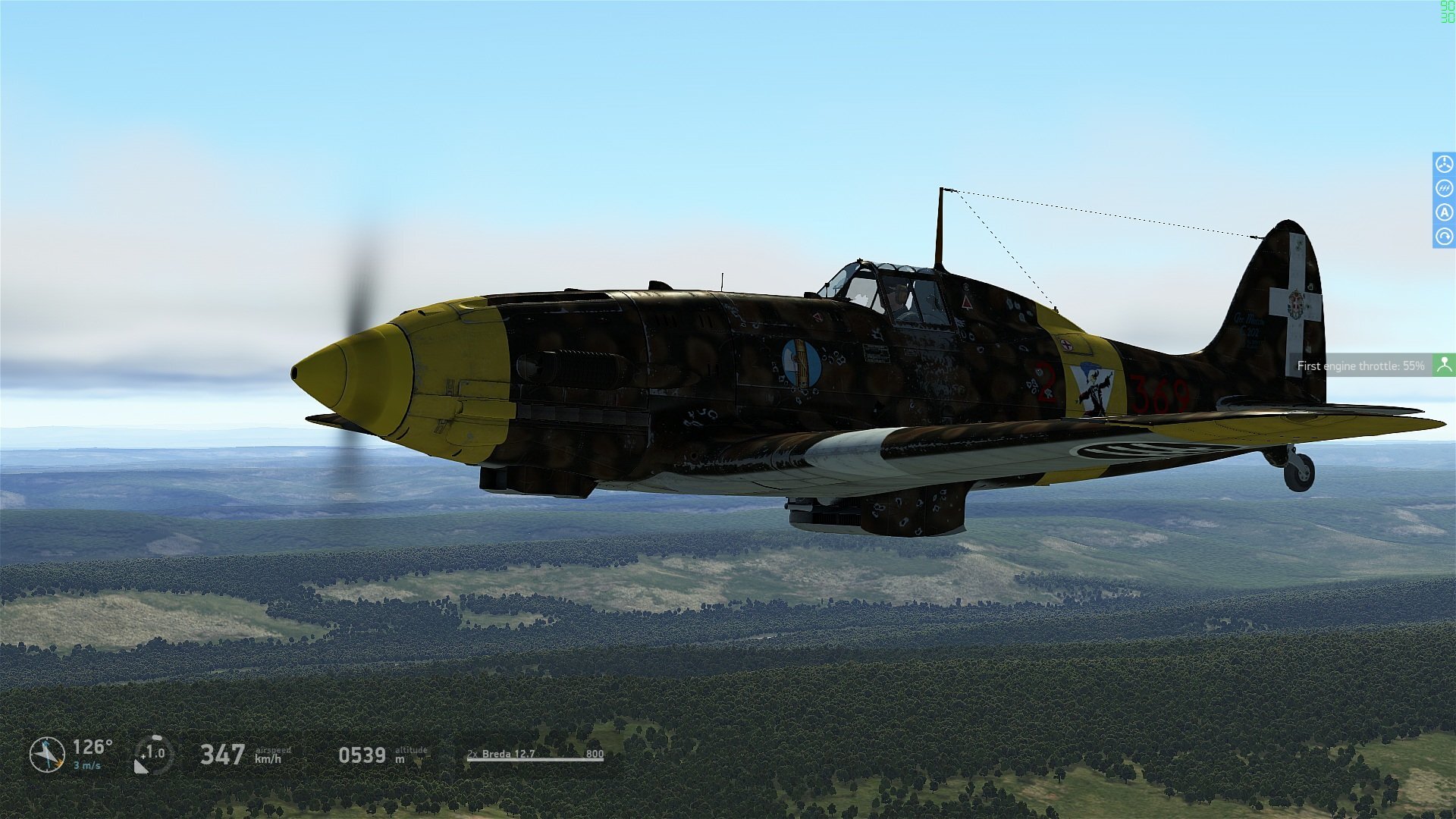Screen dimensions: 1456x819
Task: Select the circled 'A' autopilot icon
Action: point(1444,213)
